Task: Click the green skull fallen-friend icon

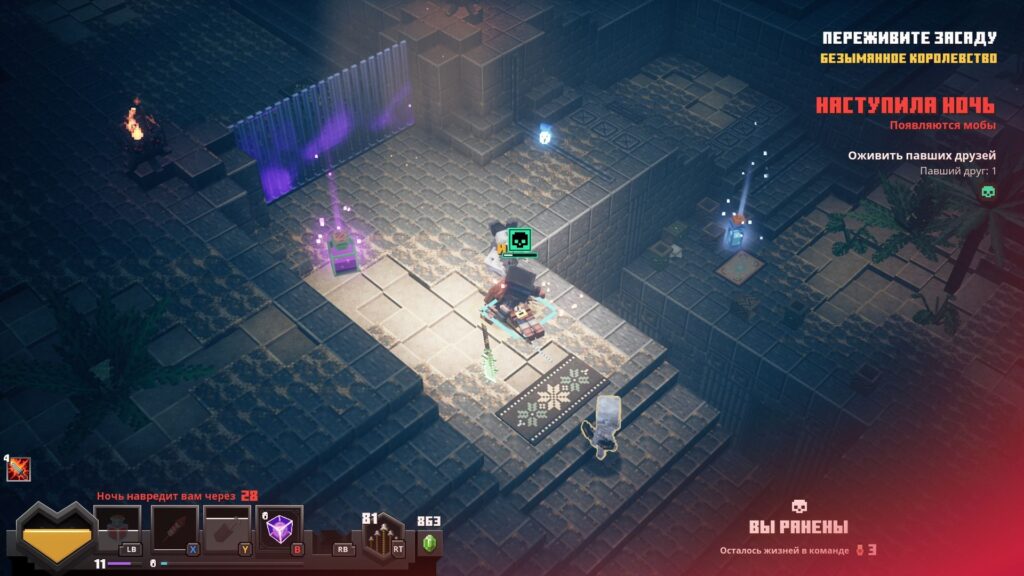Action: pyautogui.click(x=988, y=191)
